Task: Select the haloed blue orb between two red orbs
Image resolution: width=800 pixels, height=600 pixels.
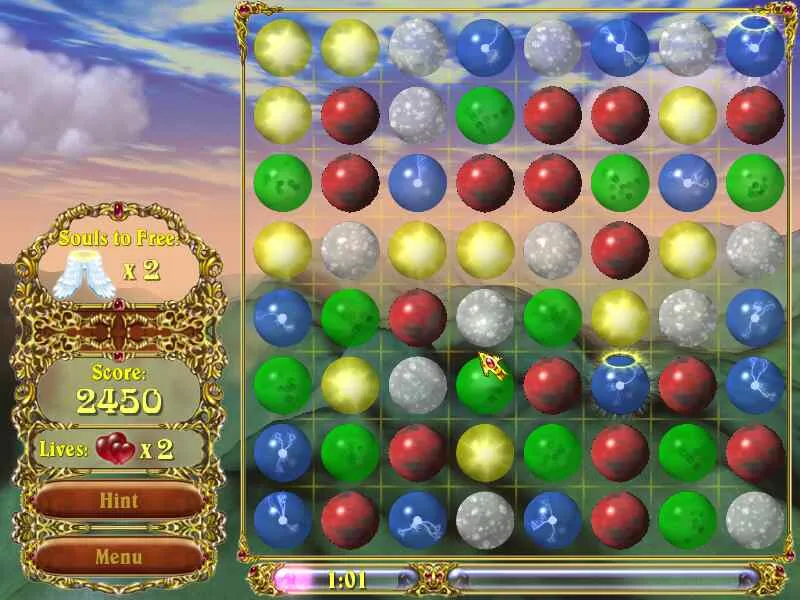Action: (x=620, y=385)
